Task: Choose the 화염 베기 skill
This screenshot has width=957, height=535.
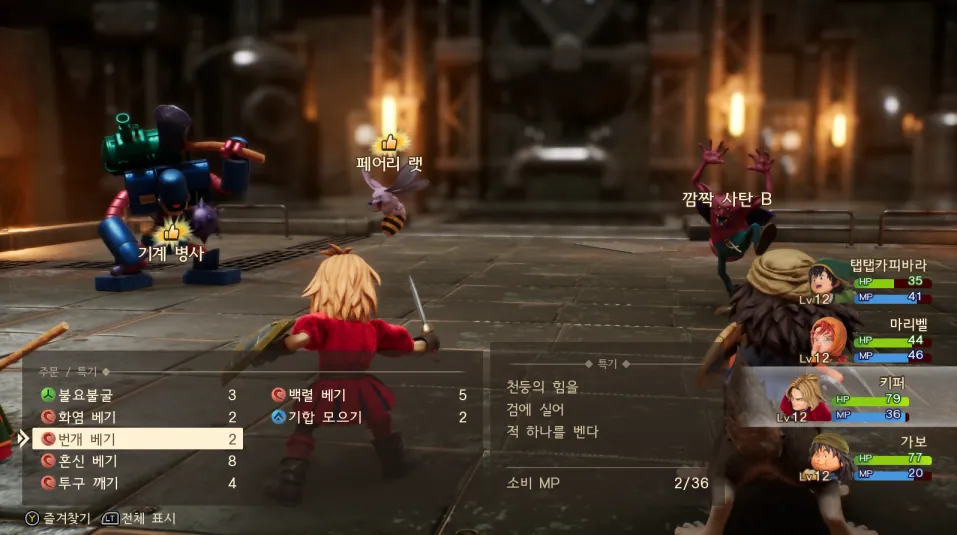Action: [x=85, y=417]
